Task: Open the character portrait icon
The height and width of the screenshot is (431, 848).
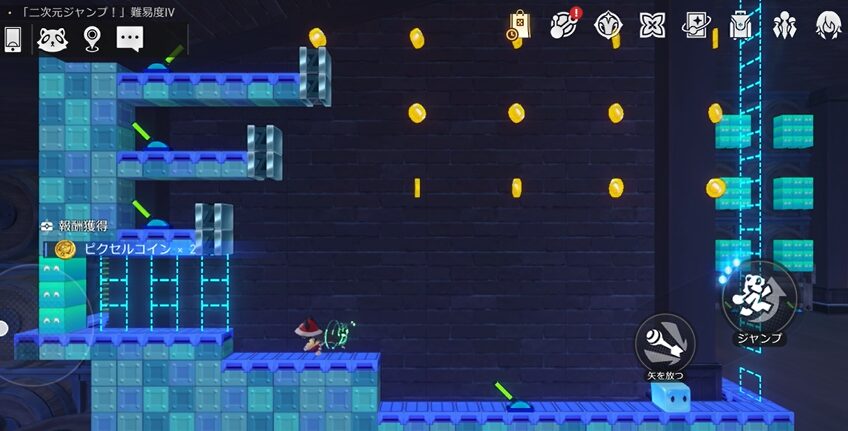Action: (x=828, y=25)
